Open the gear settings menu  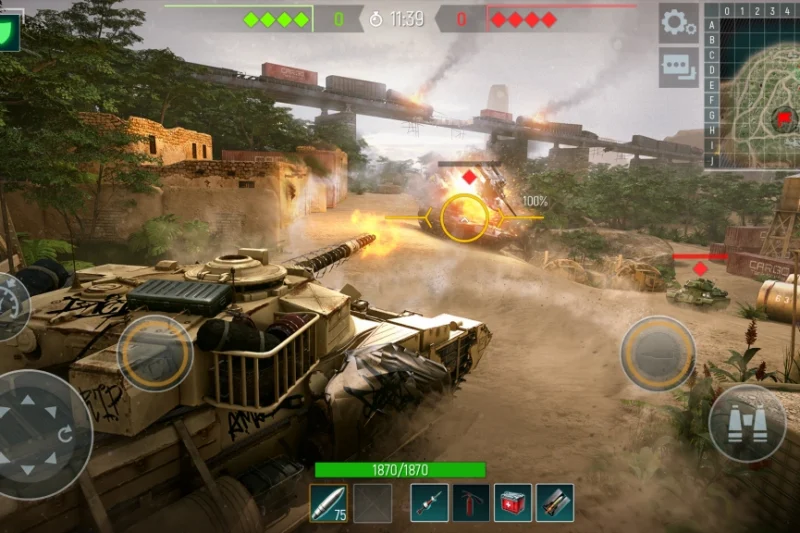678,22
